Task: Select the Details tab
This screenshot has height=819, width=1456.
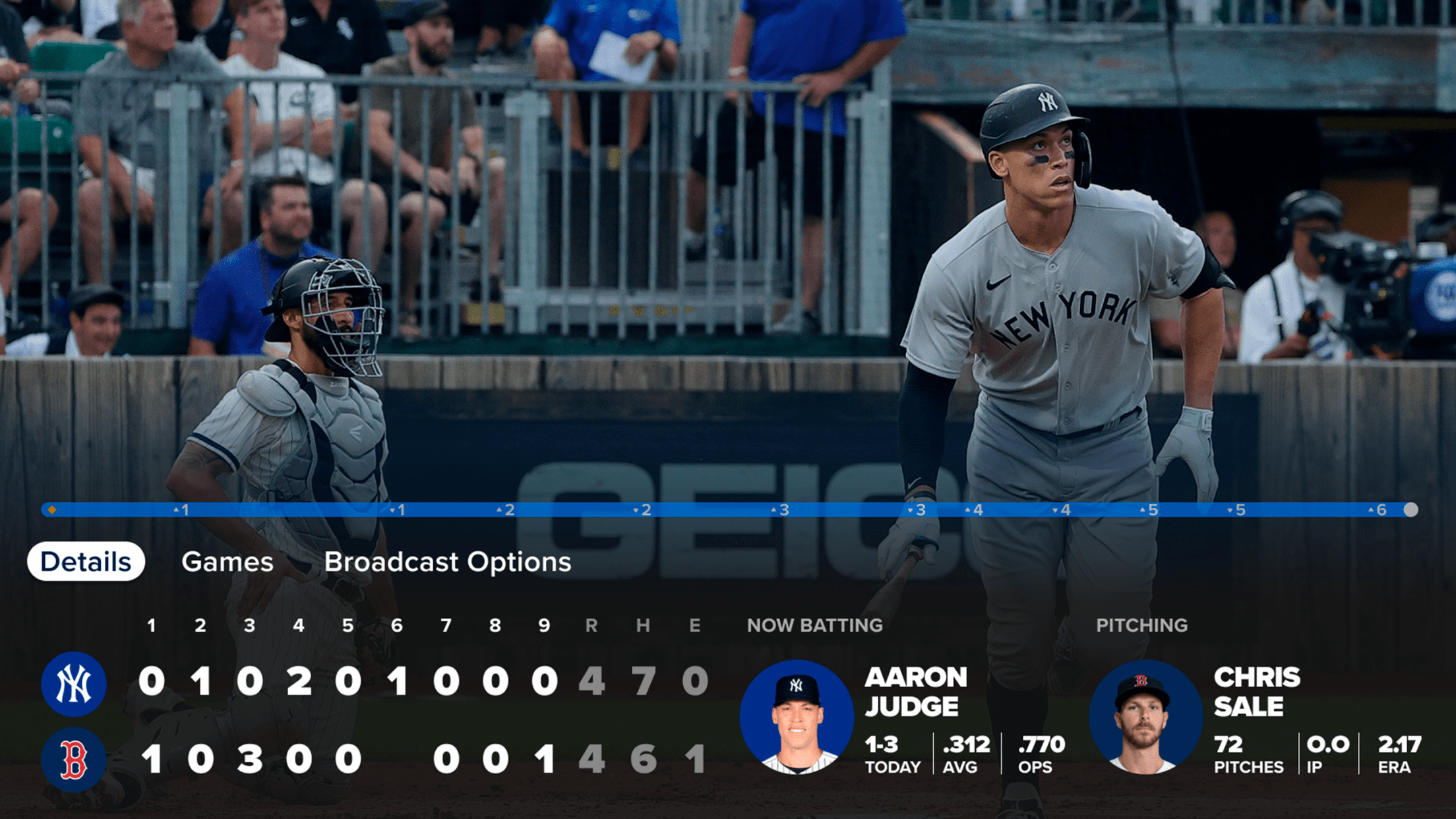Action: coord(86,561)
